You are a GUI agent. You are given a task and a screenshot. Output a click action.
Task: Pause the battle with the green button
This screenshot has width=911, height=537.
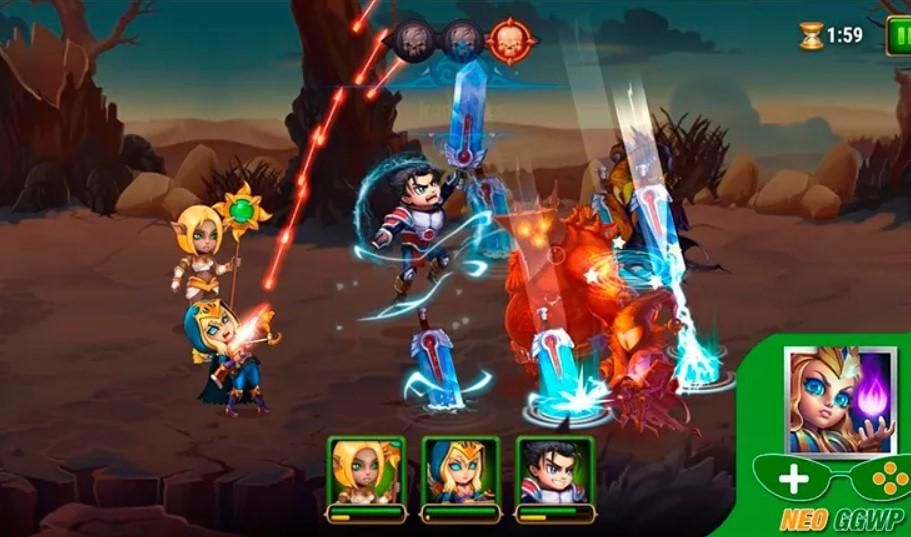pyautogui.click(x=899, y=36)
